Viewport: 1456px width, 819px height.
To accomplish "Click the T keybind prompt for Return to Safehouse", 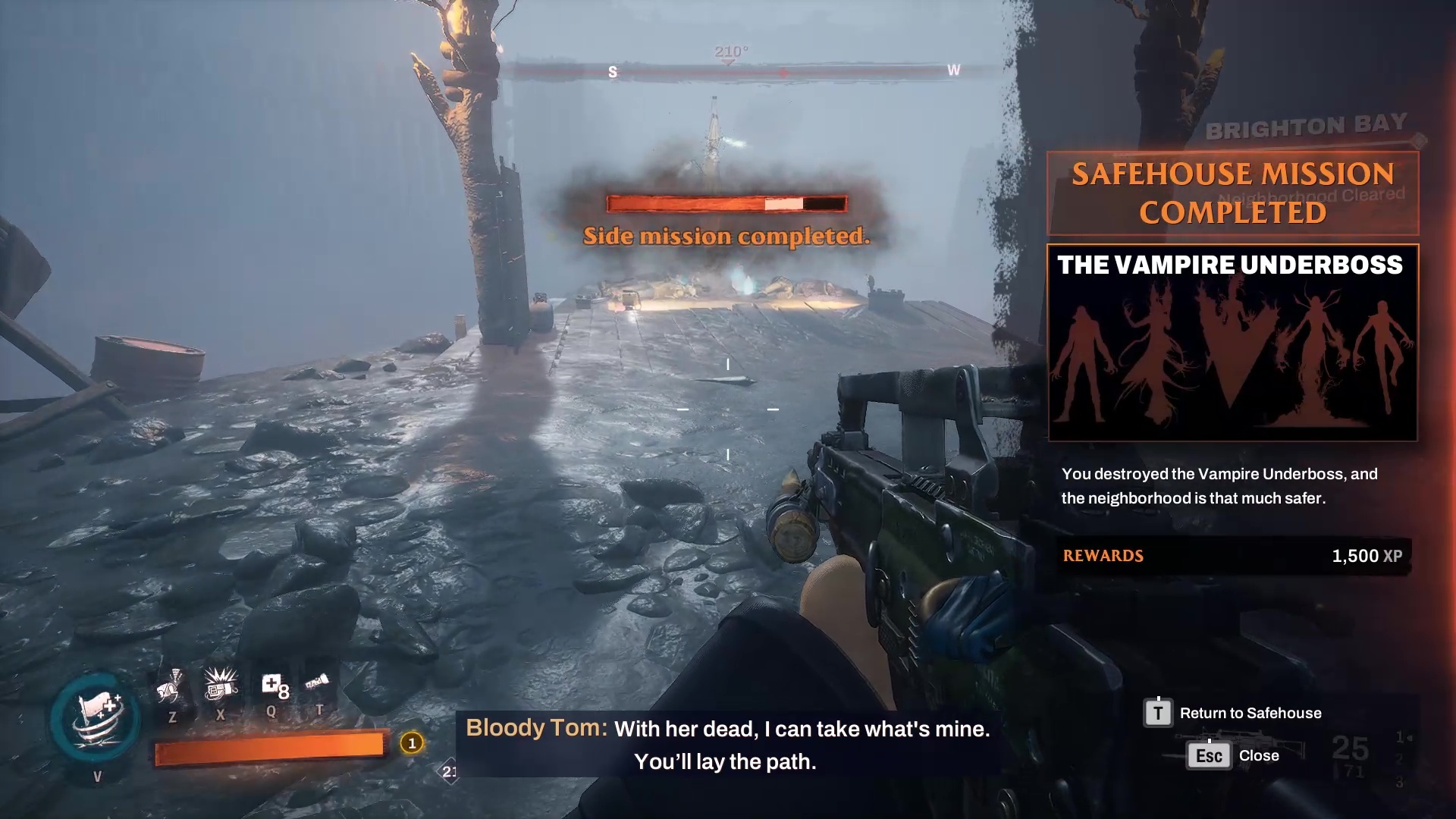I will click(1156, 713).
